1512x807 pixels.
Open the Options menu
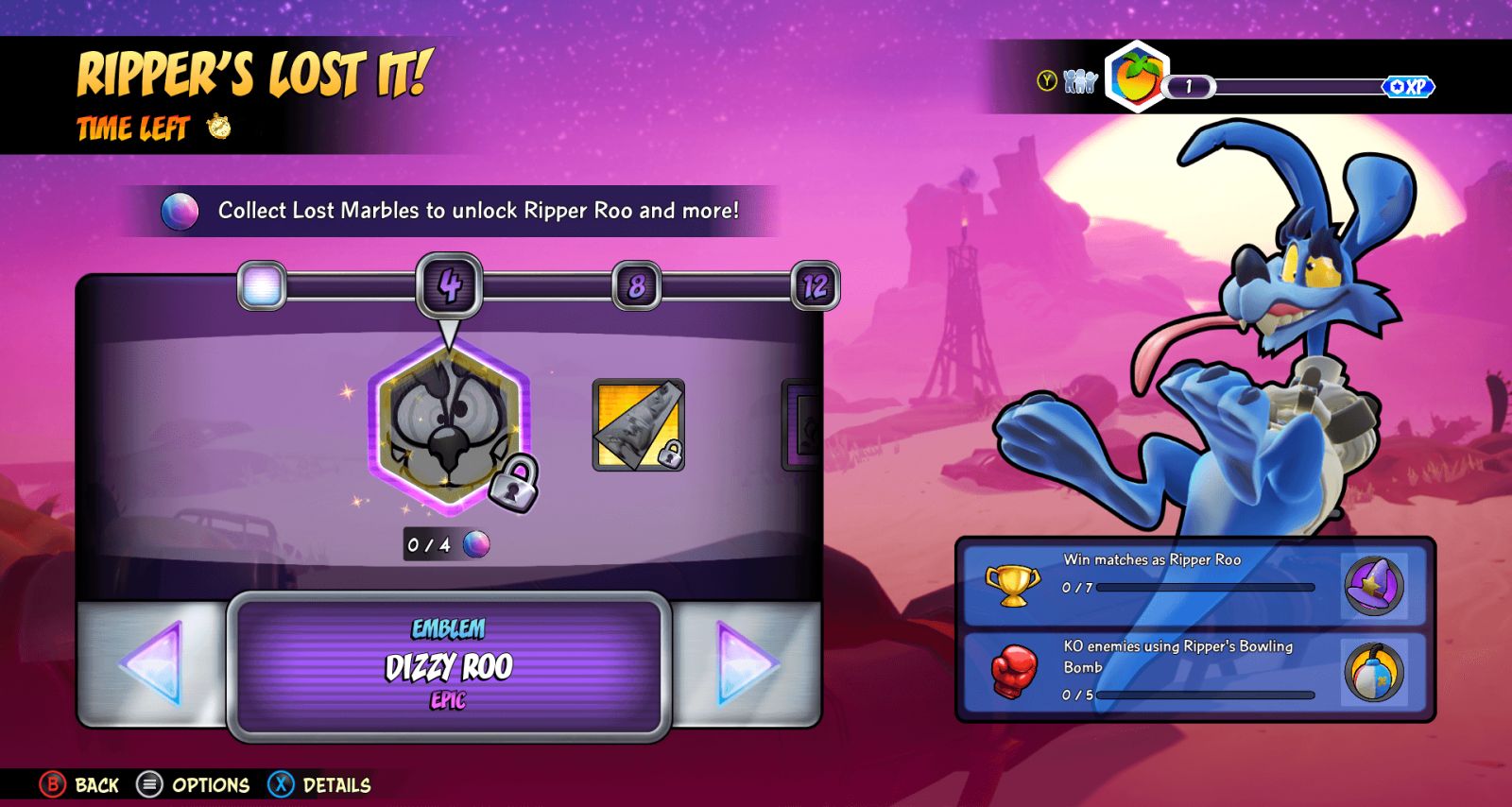pyautogui.click(x=194, y=784)
